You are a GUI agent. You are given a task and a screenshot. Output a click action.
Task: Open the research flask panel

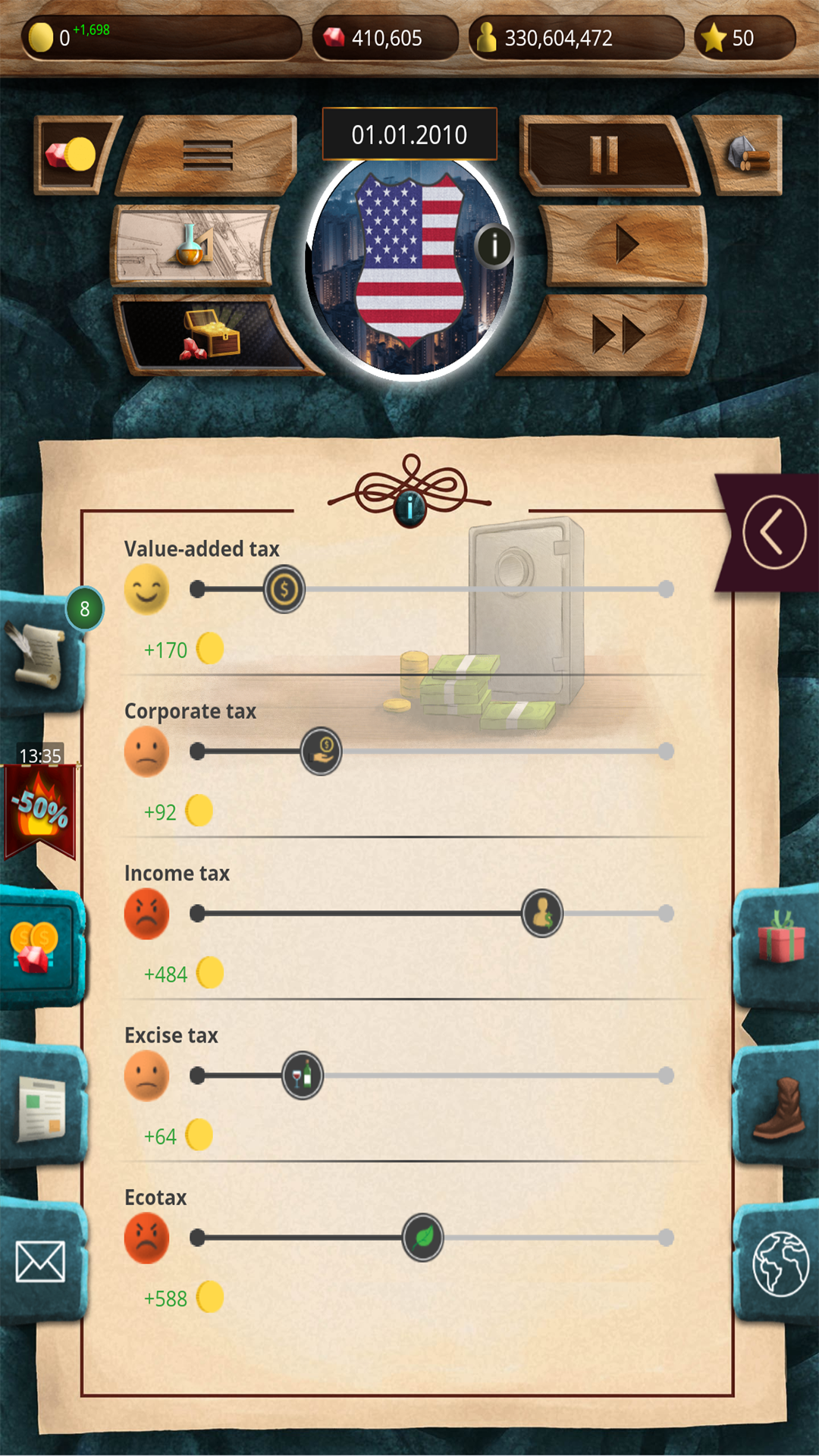click(x=193, y=245)
